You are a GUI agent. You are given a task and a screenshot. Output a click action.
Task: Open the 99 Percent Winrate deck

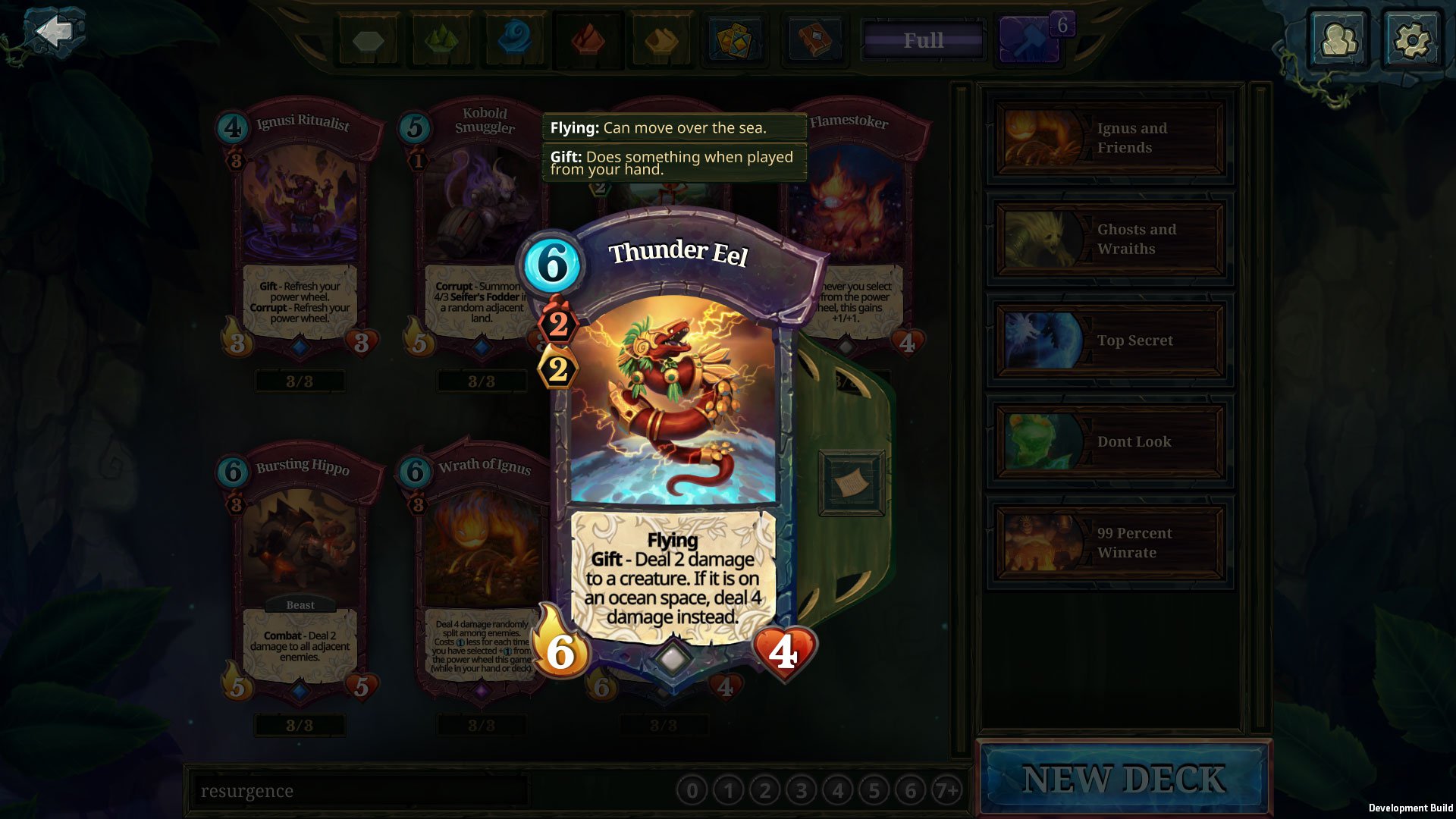(1109, 543)
